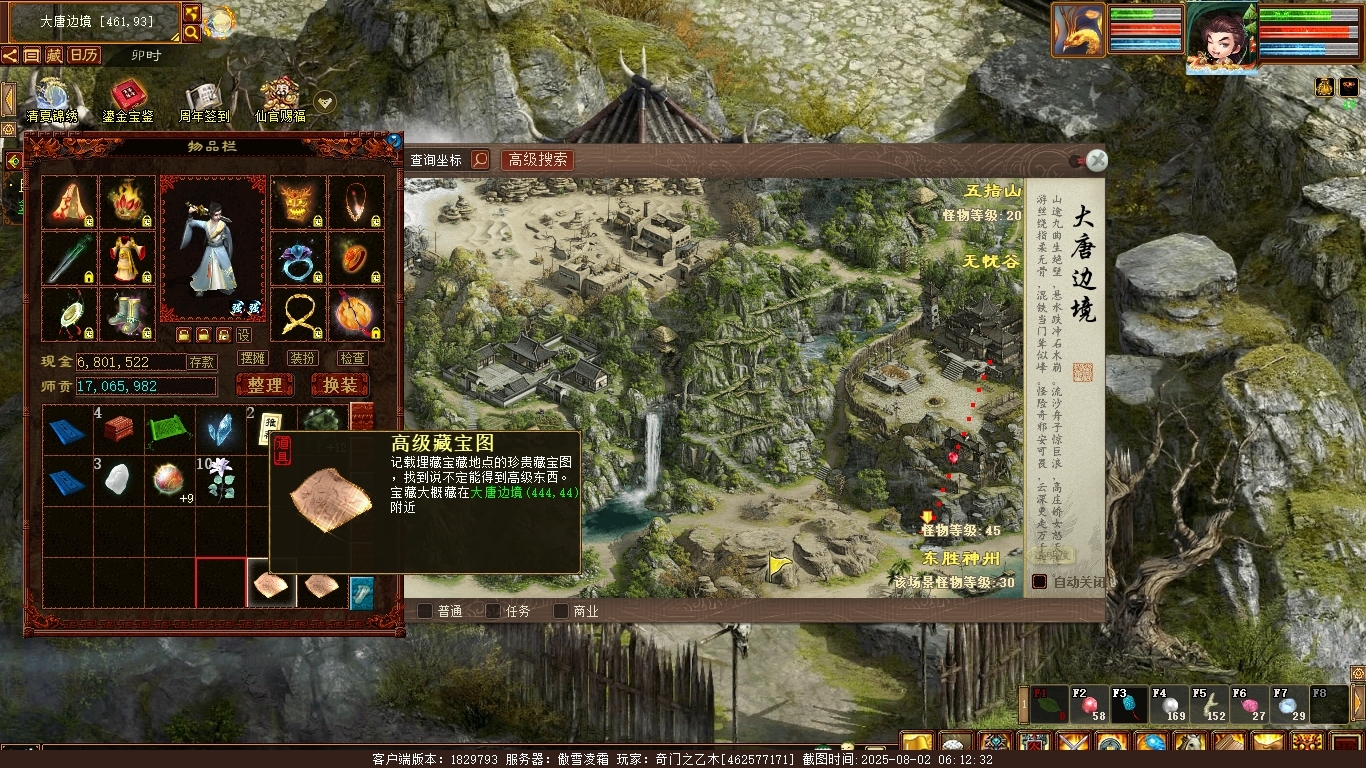Viewport: 1366px width, 768px height.
Task: Open the 周年签到 anniversary sign-in icon
Action: click(204, 100)
